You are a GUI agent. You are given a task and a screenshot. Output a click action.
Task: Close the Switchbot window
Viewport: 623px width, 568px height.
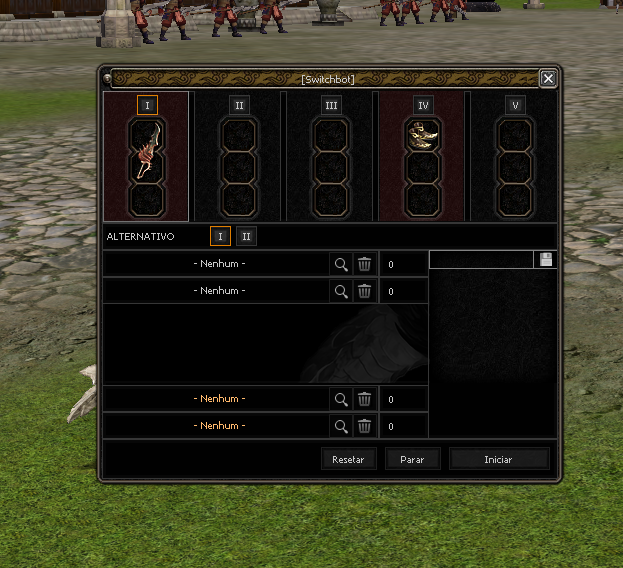point(547,78)
